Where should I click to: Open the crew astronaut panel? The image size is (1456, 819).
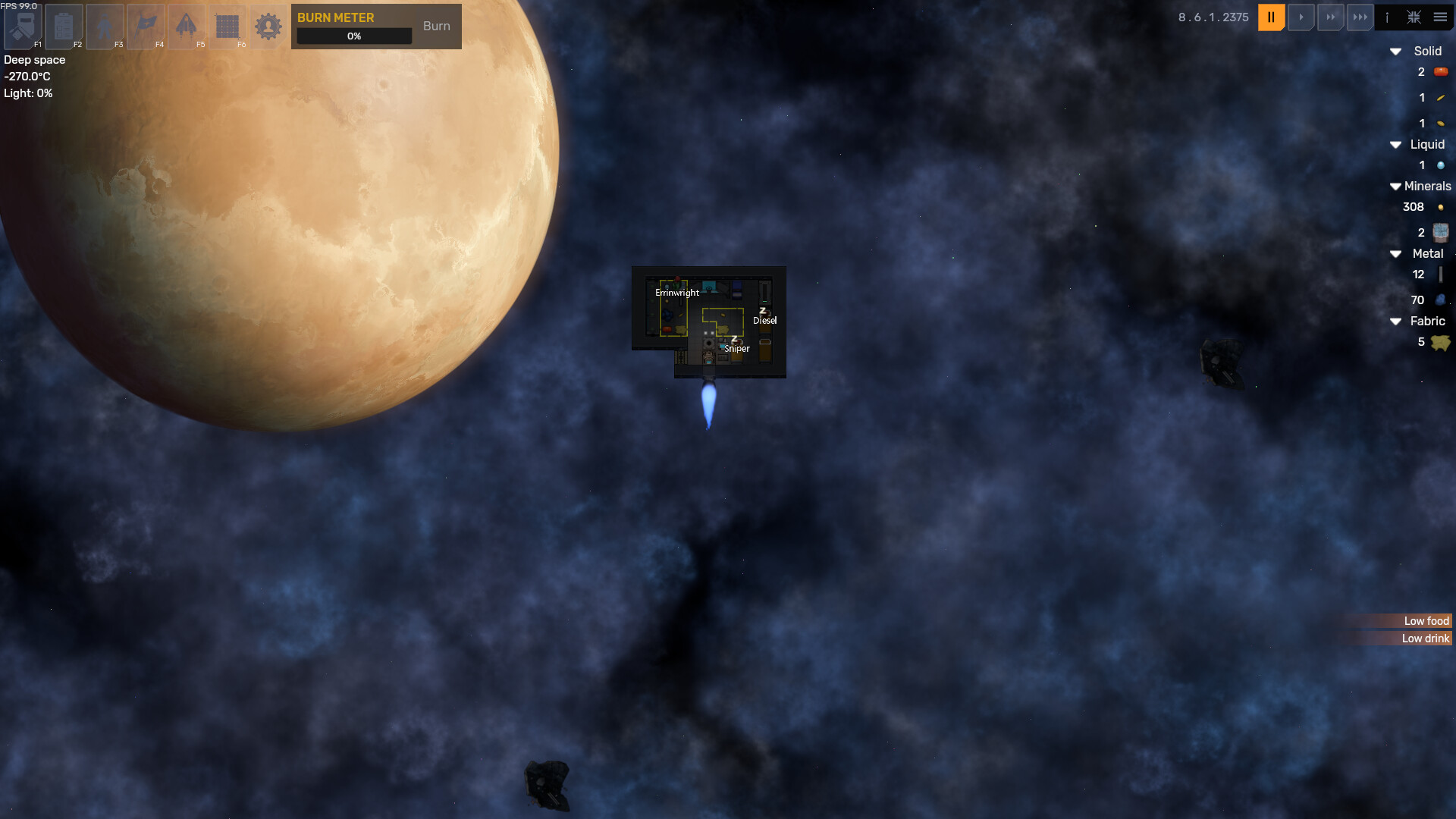click(105, 27)
